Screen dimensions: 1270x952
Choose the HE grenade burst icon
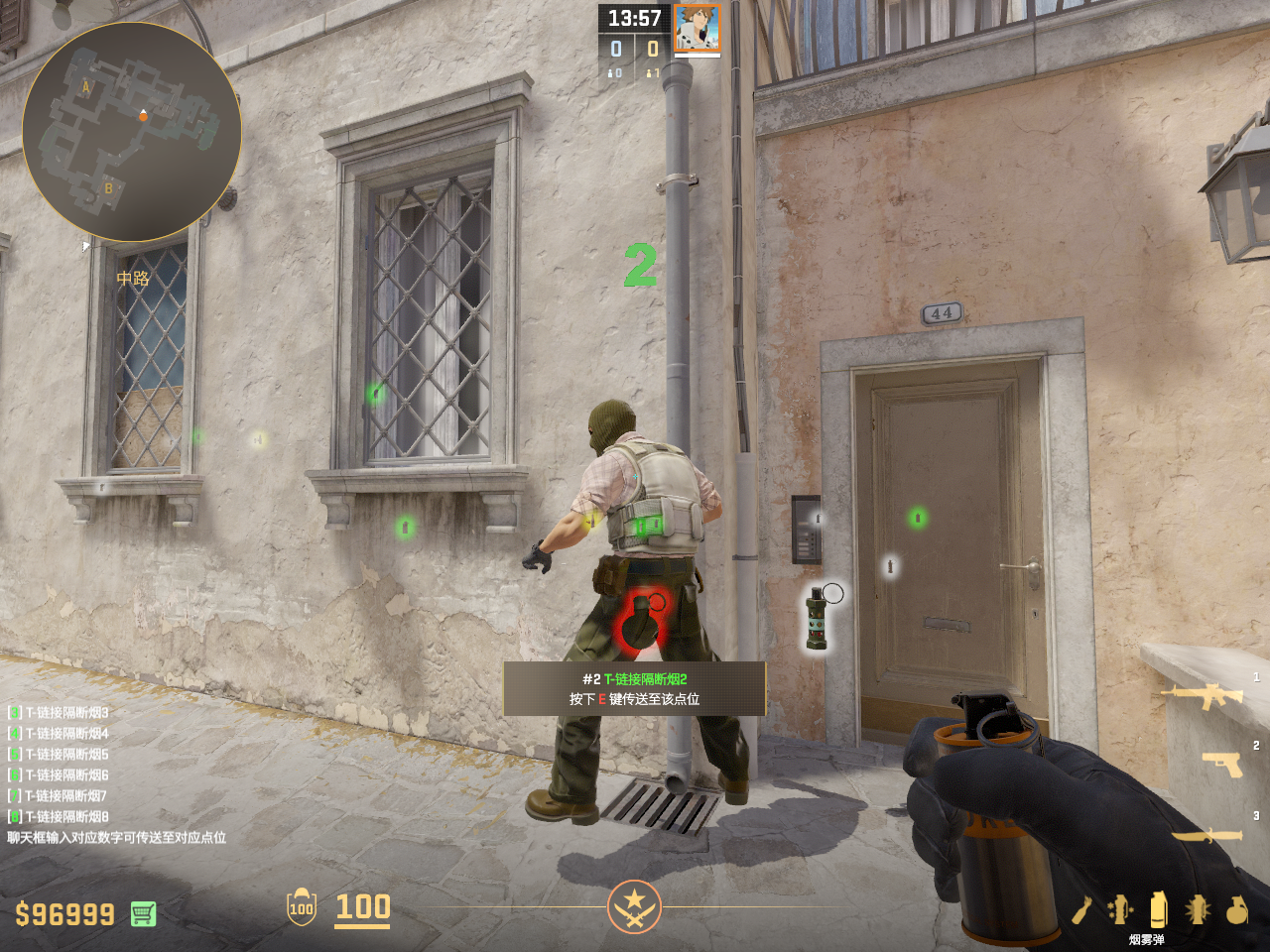click(x=1198, y=909)
